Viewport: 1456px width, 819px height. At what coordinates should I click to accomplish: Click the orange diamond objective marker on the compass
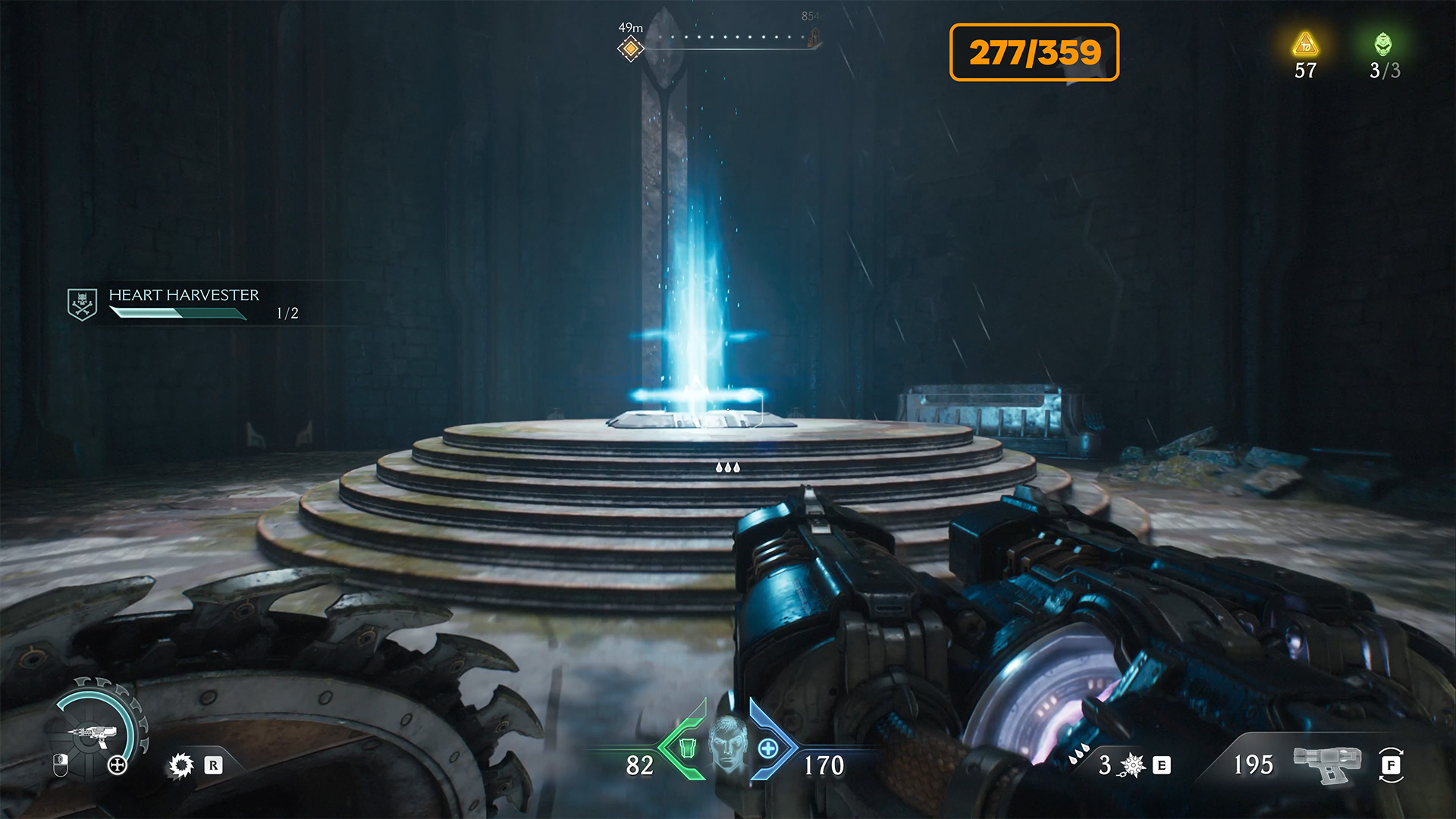tap(630, 49)
